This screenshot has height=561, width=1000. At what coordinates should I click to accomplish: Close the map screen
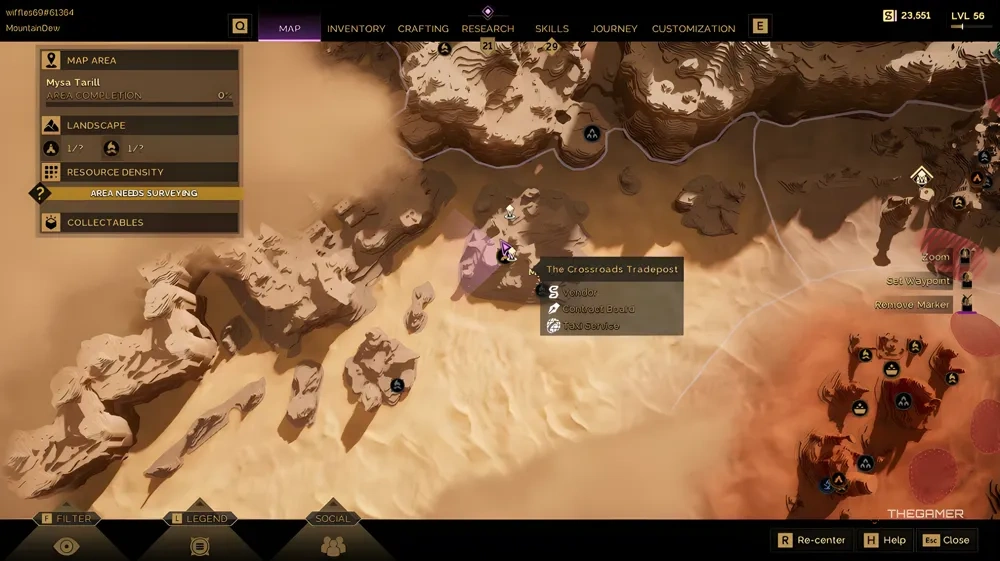(946, 540)
